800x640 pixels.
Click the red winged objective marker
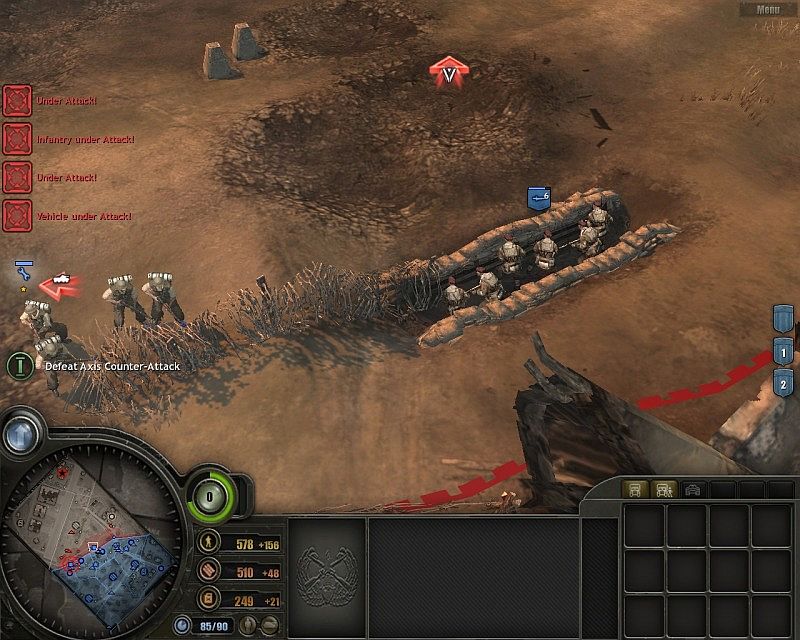pos(449,71)
